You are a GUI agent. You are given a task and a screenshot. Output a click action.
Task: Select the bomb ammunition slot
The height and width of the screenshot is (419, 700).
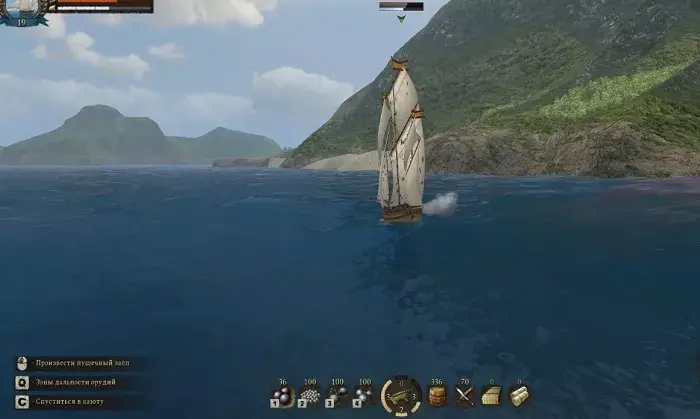click(x=364, y=396)
